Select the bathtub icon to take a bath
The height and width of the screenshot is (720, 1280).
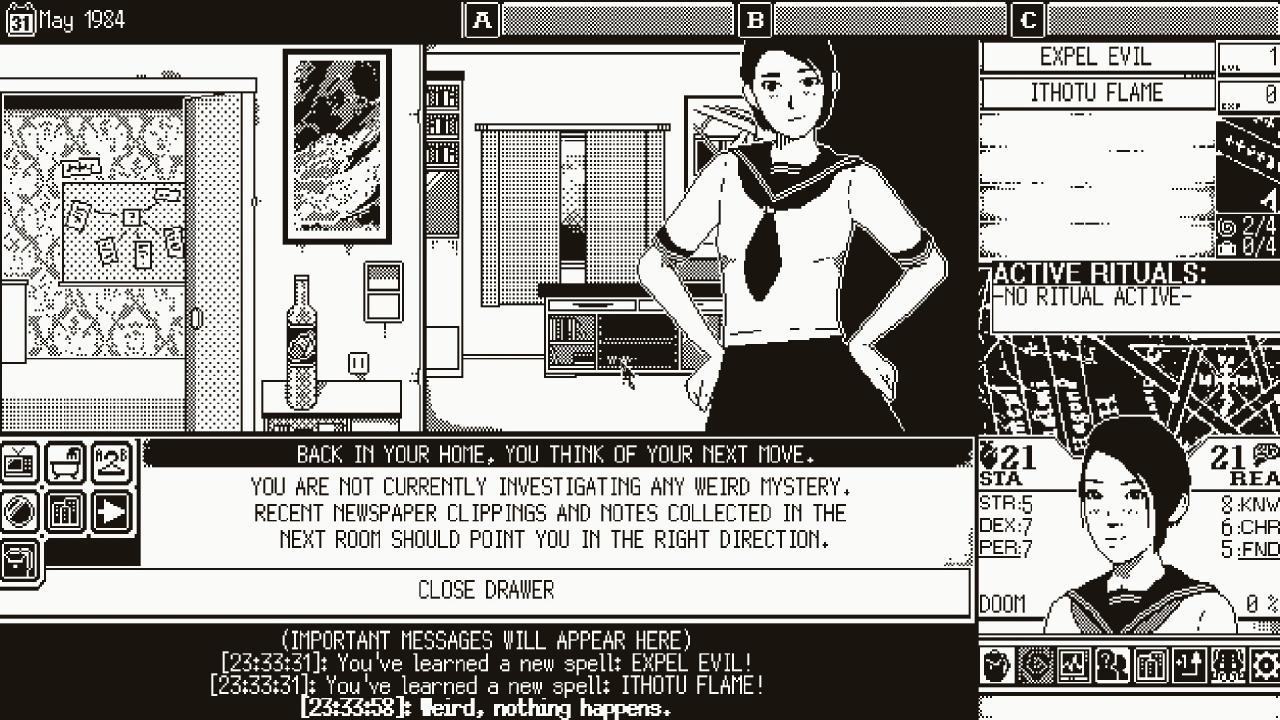[66, 464]
